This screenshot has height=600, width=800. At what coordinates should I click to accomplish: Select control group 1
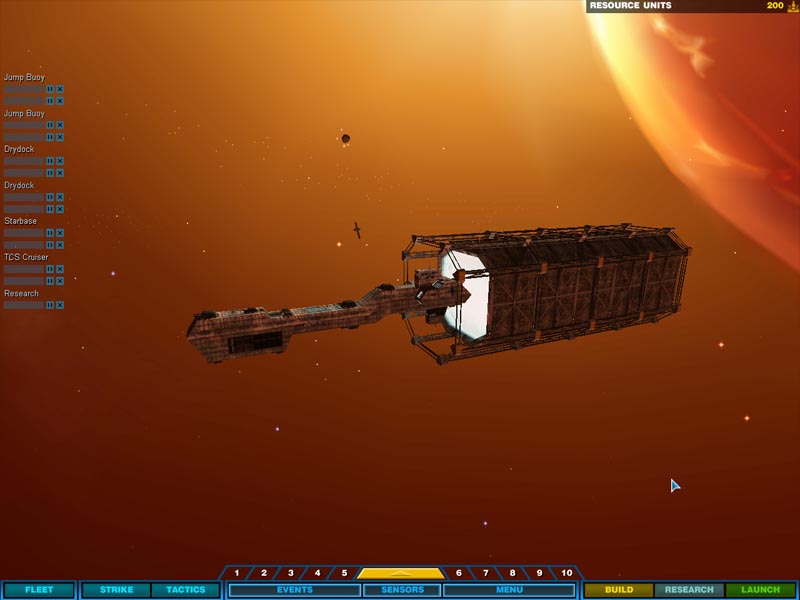coord(237,573)
